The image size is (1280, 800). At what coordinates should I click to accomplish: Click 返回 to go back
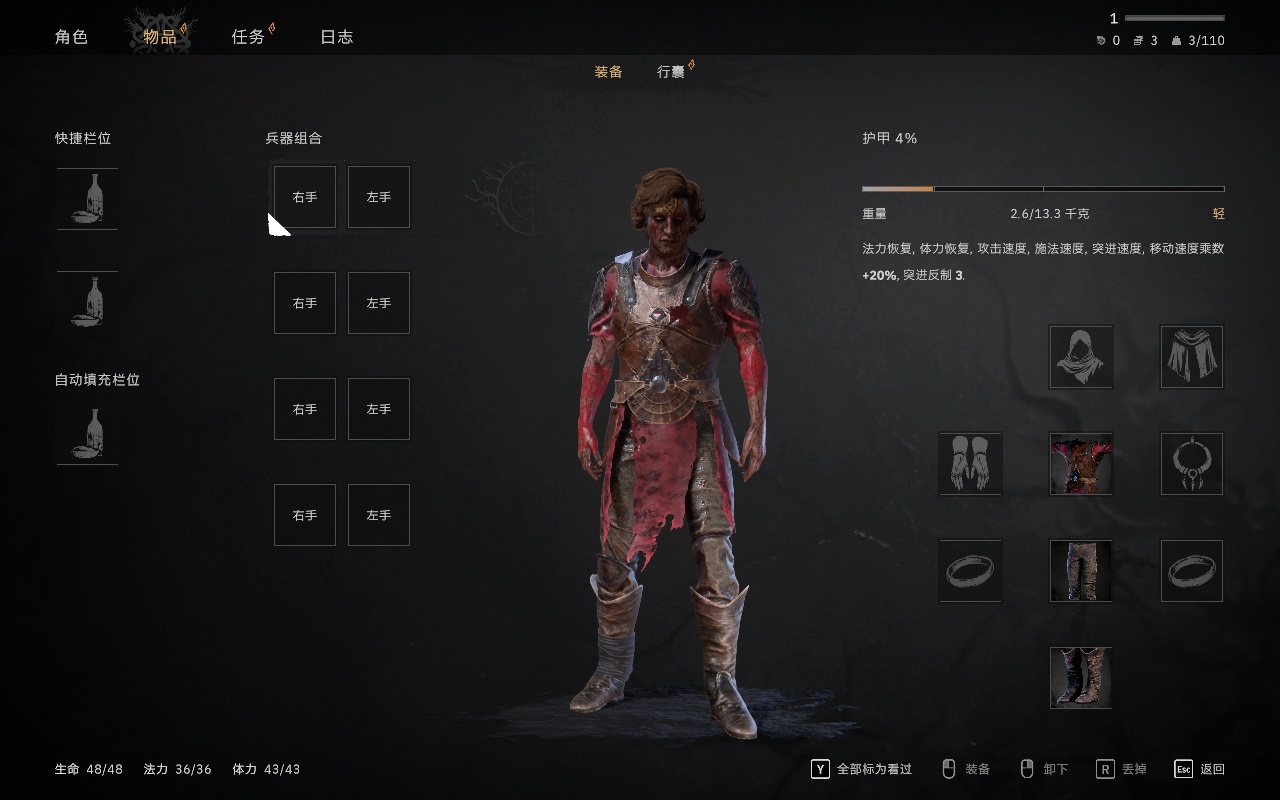(x=1200, y=769)
